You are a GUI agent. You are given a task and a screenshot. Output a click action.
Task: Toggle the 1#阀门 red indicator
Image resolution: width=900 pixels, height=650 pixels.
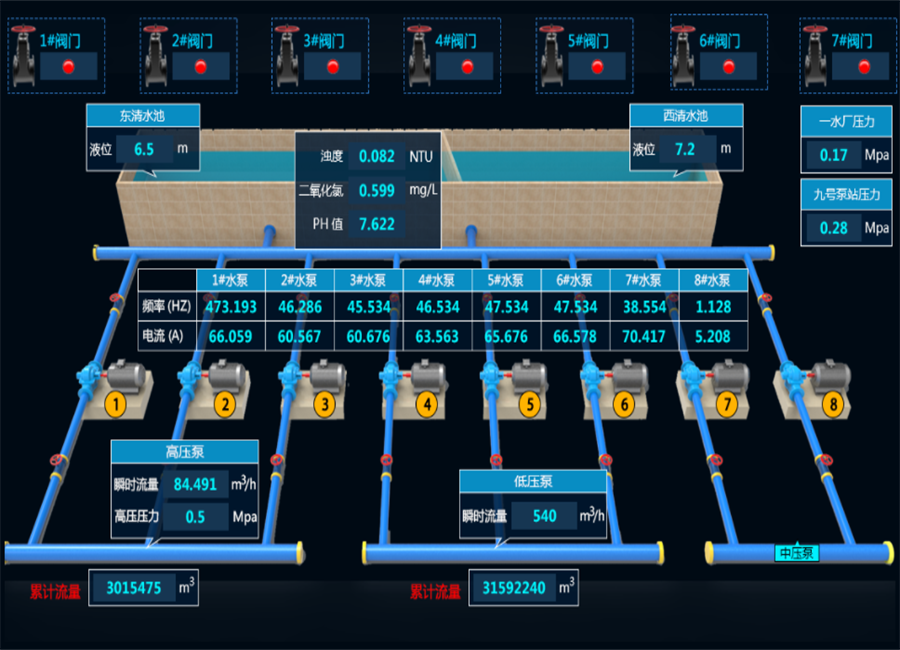(x=69, y=67)
